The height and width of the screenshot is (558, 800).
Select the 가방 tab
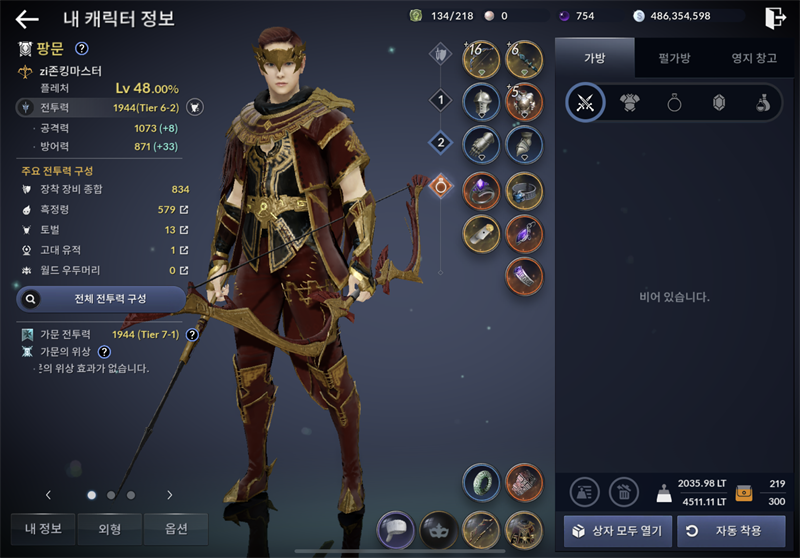594,58
